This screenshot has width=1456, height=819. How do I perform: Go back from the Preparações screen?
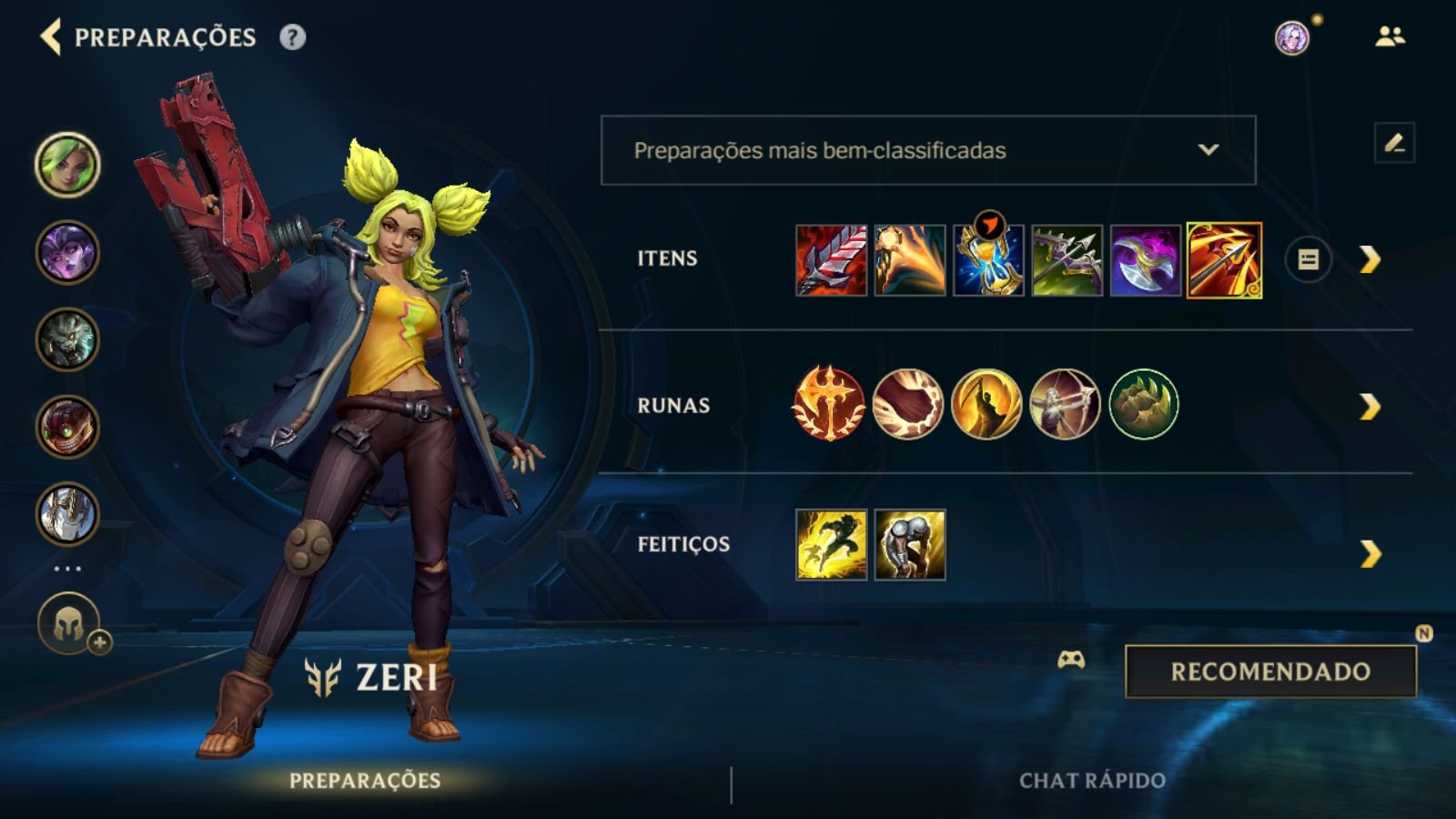click(51, 37)
